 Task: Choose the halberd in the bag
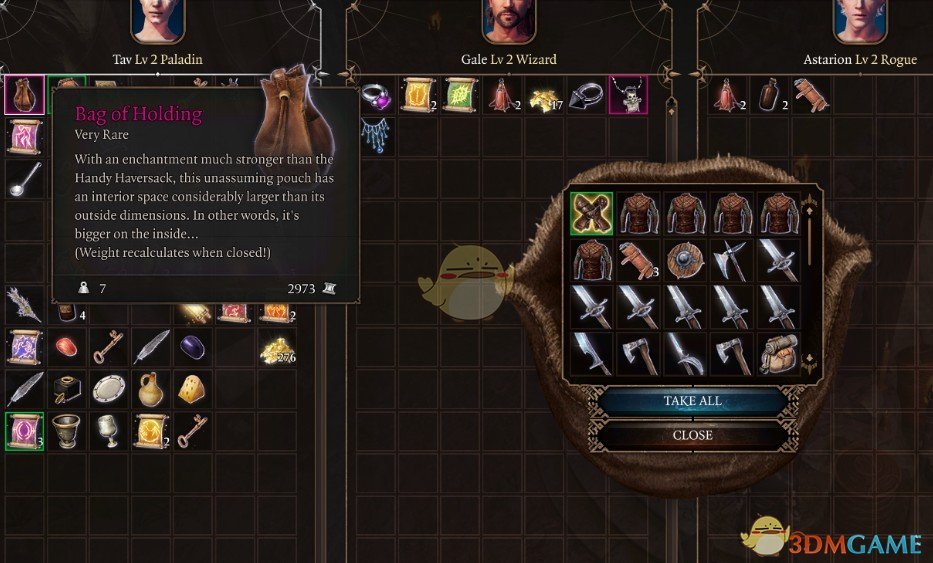tap(731, 260)
